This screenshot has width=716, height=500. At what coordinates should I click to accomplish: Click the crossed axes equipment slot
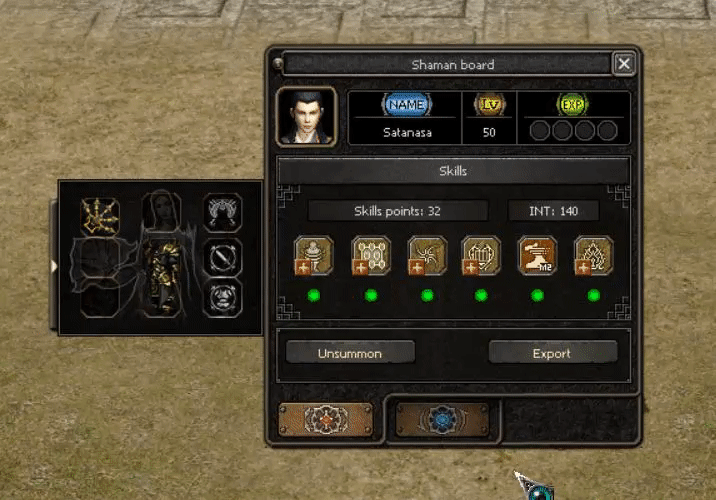point(223,212)
